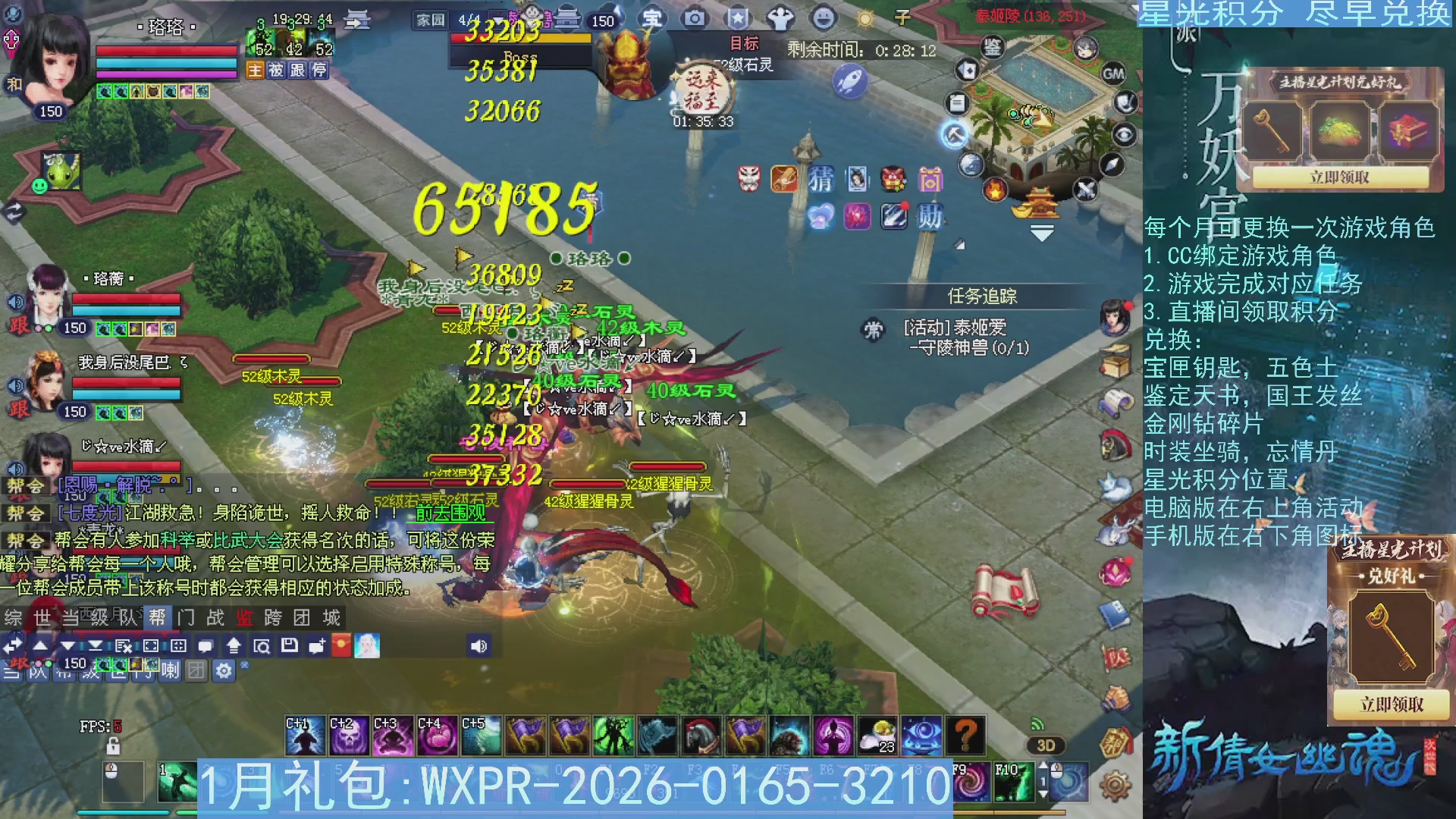The width and height of the screenshot is (1456, 819).
Task: Open the 猜 guessing event activity
Action: (x=821, y=180)
